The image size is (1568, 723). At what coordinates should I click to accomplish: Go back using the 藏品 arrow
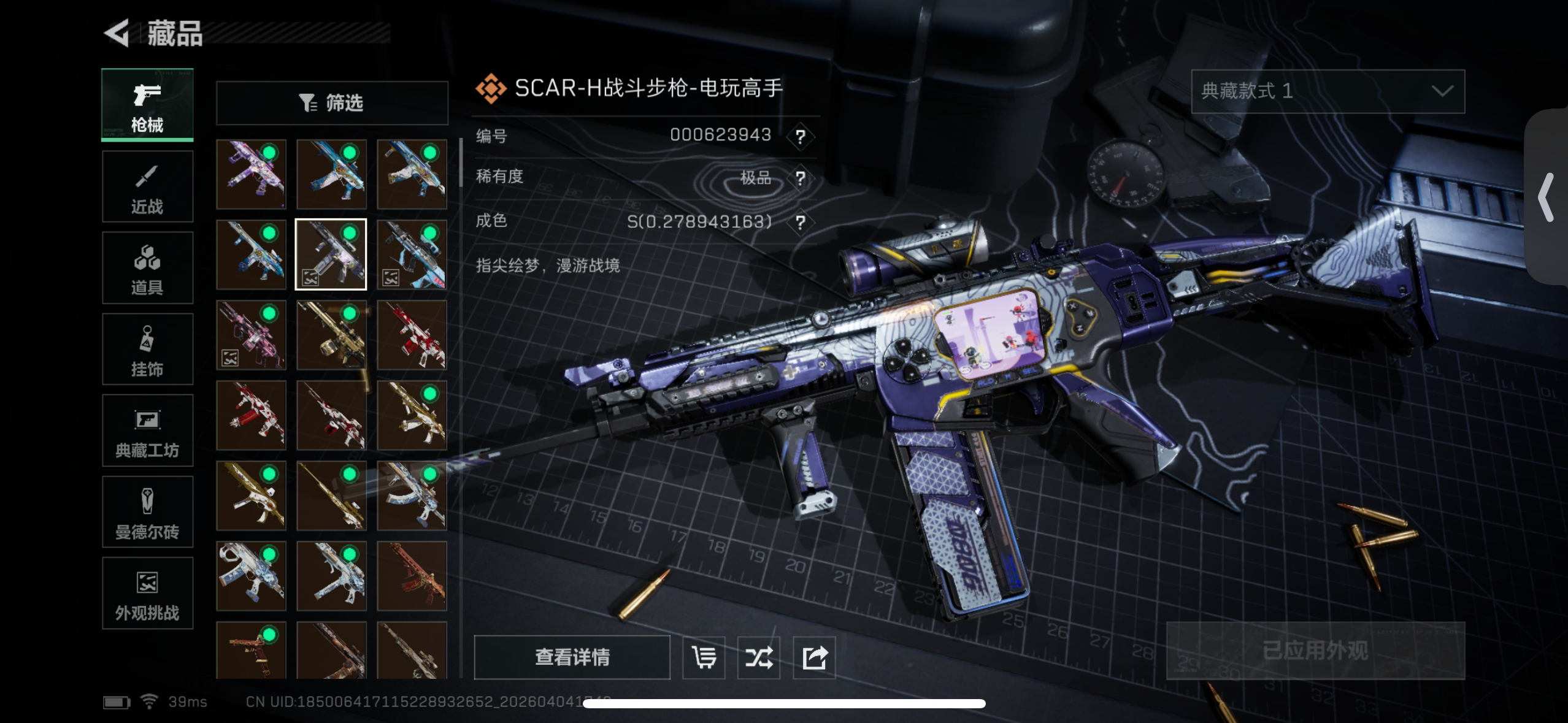click(x=118, y=33)
